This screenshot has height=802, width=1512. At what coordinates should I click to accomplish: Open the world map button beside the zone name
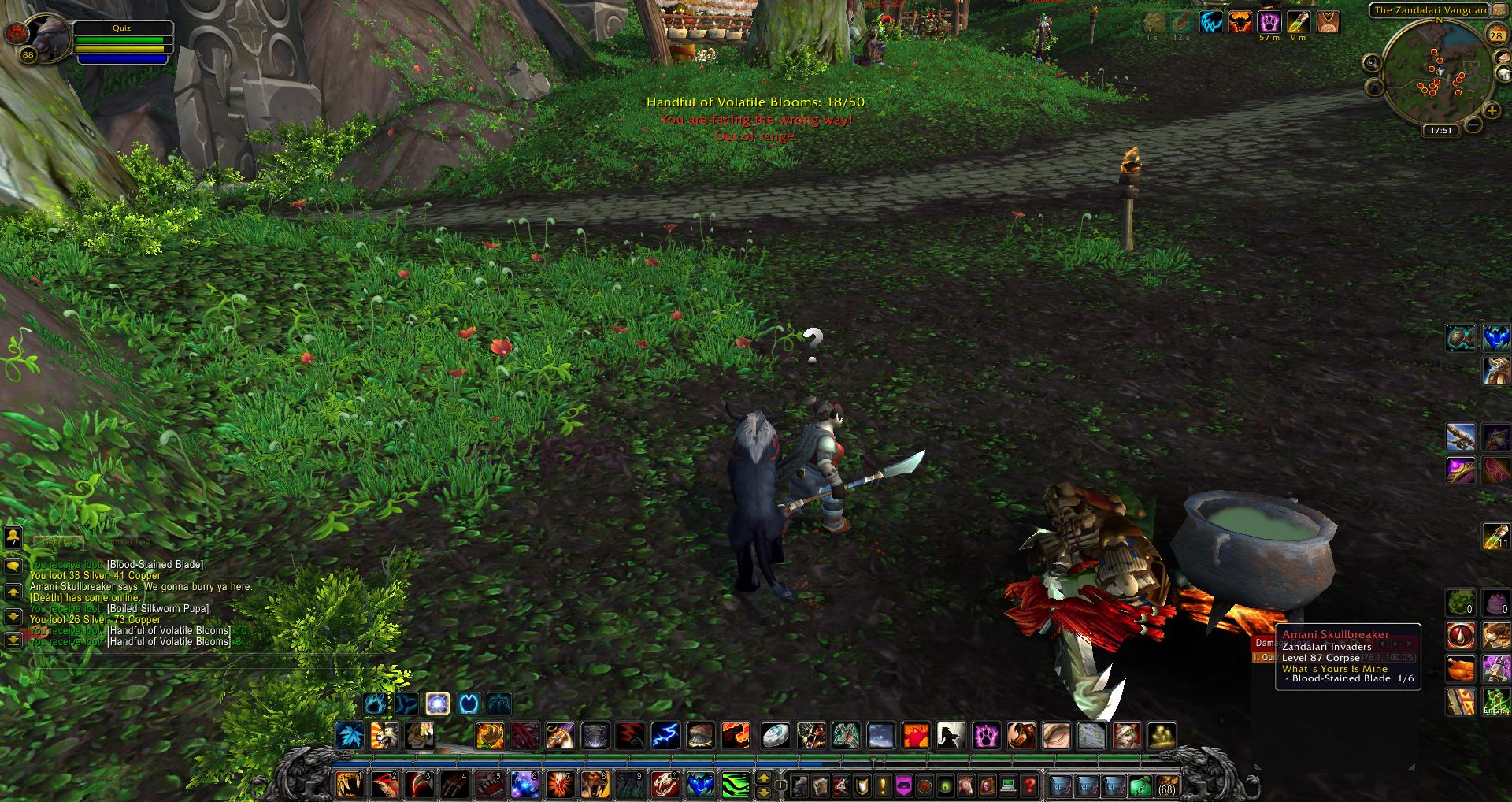click(1499, 10)
